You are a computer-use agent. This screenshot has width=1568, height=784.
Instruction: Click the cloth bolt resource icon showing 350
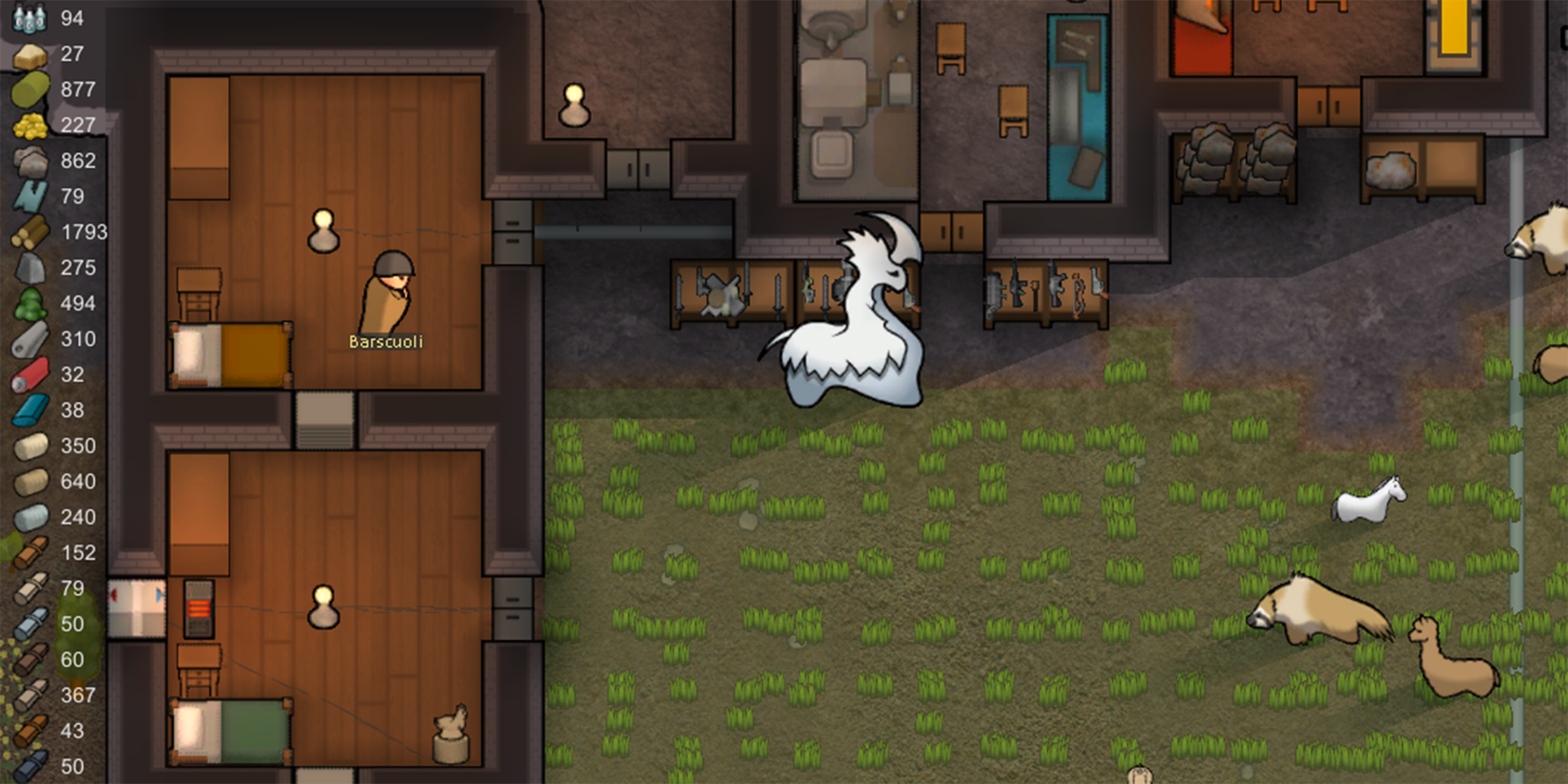(x=29, y=446)
